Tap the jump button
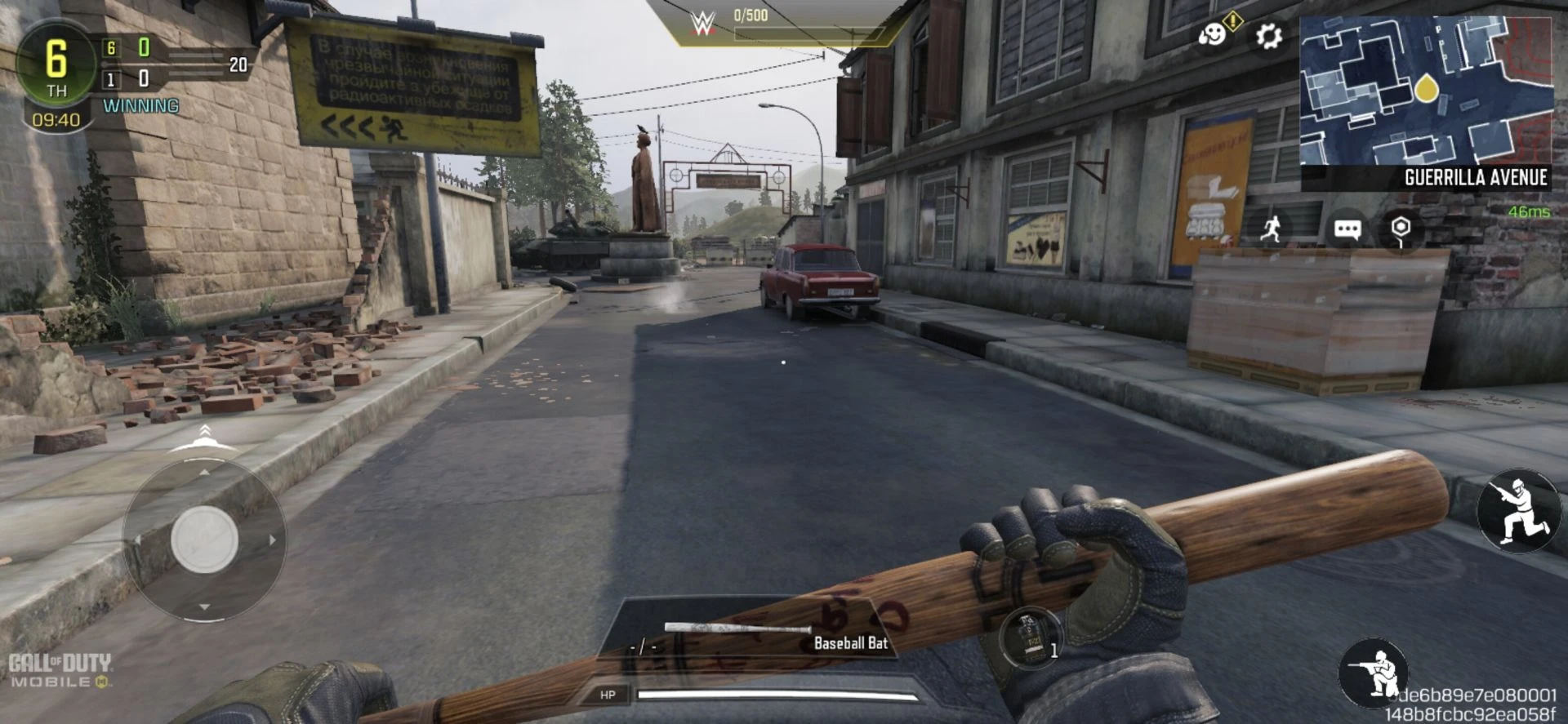The image size is (1568, 724). pos(1518,511)
